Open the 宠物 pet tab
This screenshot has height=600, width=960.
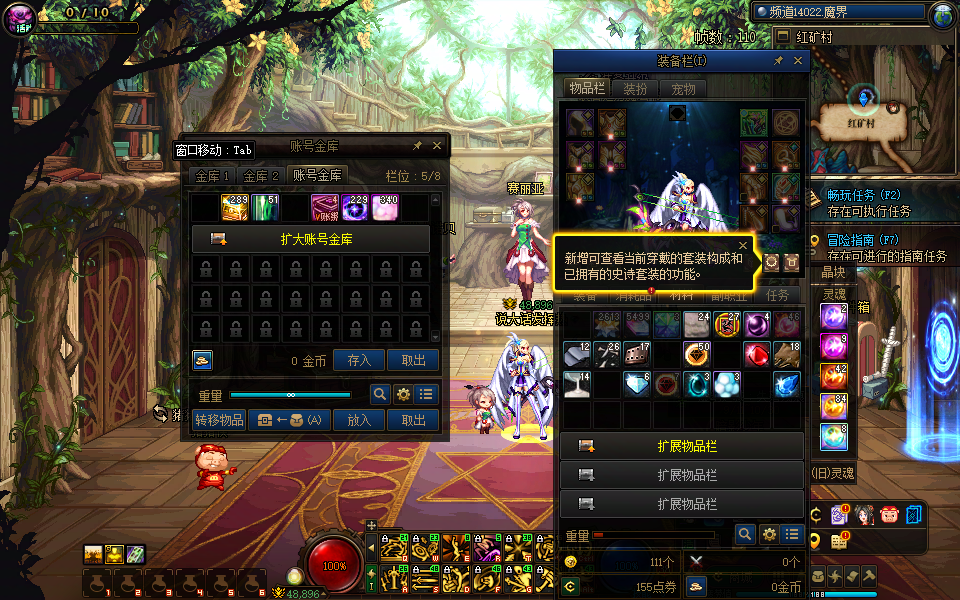(683, 88)
